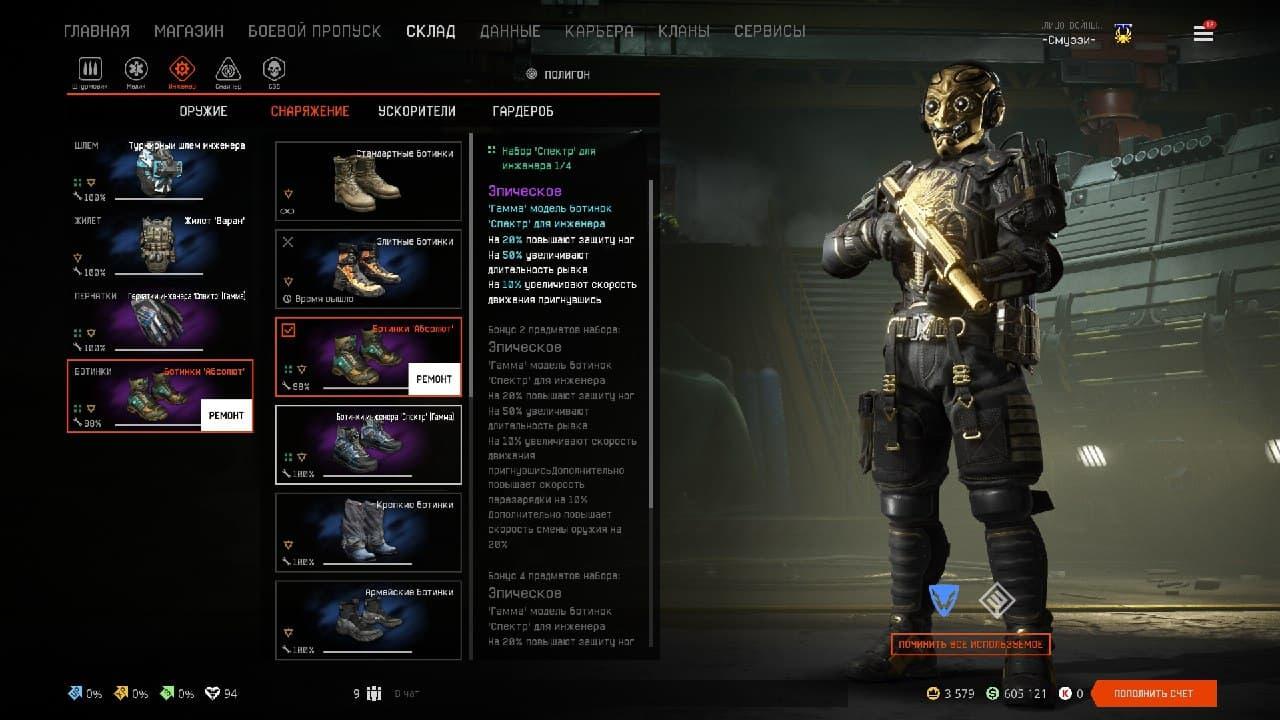The width and height of the screenshot is (1280, 720).
Task: Click ПОЧИНИТЬ ВСЕ ИСПОЛЬЗУЕМОЕ repair button
Action: click(970, 645)
